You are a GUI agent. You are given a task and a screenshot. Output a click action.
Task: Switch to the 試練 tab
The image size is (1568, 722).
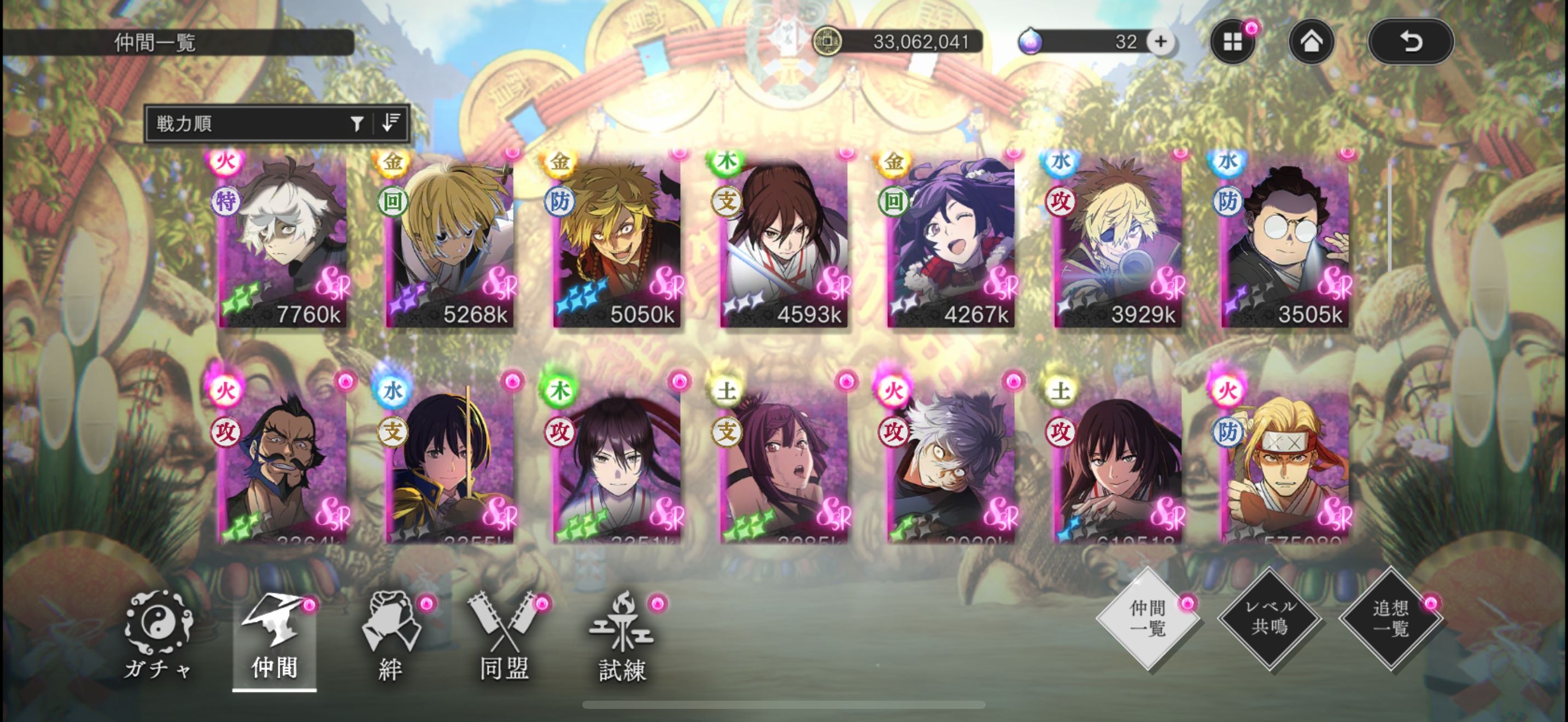[622, 636]
